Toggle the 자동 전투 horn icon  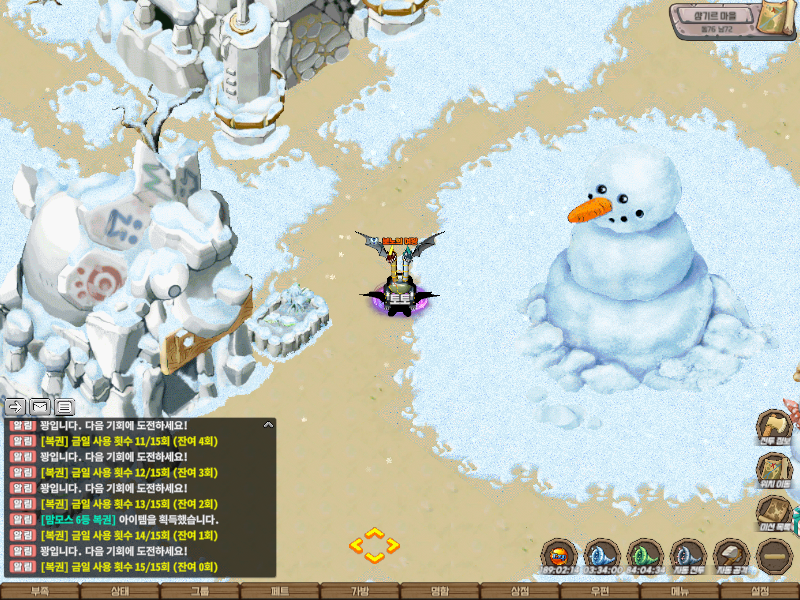point(688,555)
